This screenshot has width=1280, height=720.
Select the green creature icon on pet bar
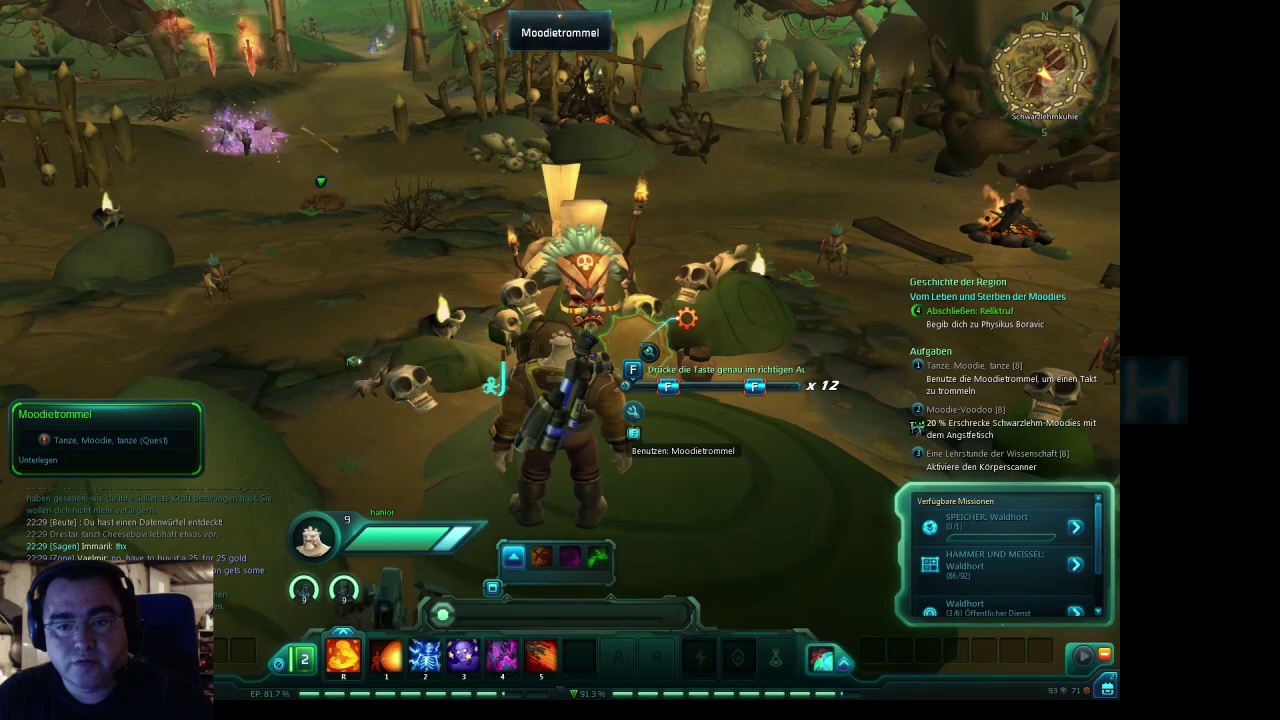coord(598,557)
